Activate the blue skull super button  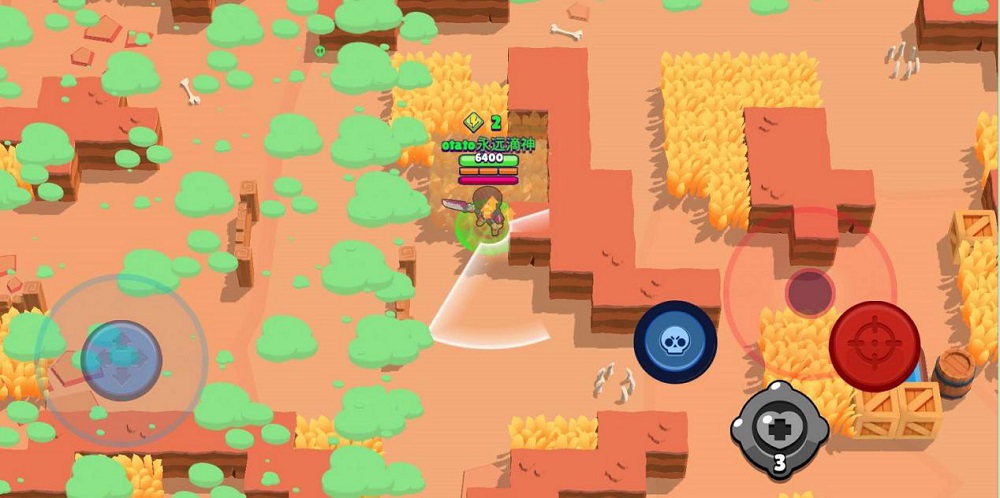tap(675, 342)
